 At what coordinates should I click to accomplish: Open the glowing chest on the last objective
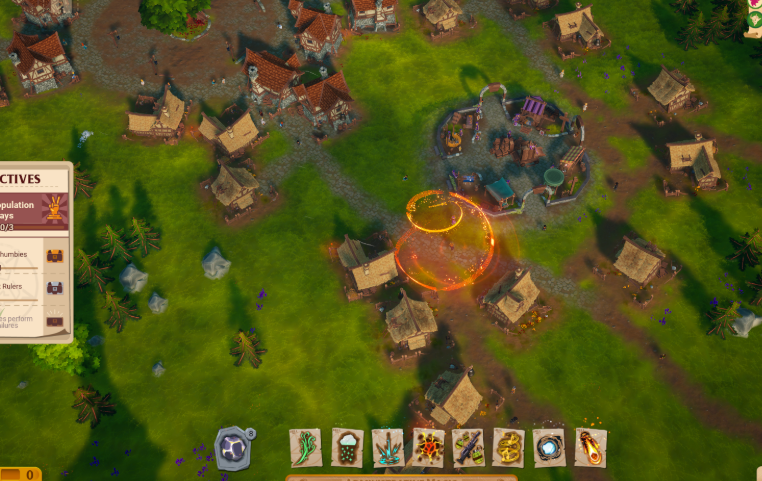54,322
